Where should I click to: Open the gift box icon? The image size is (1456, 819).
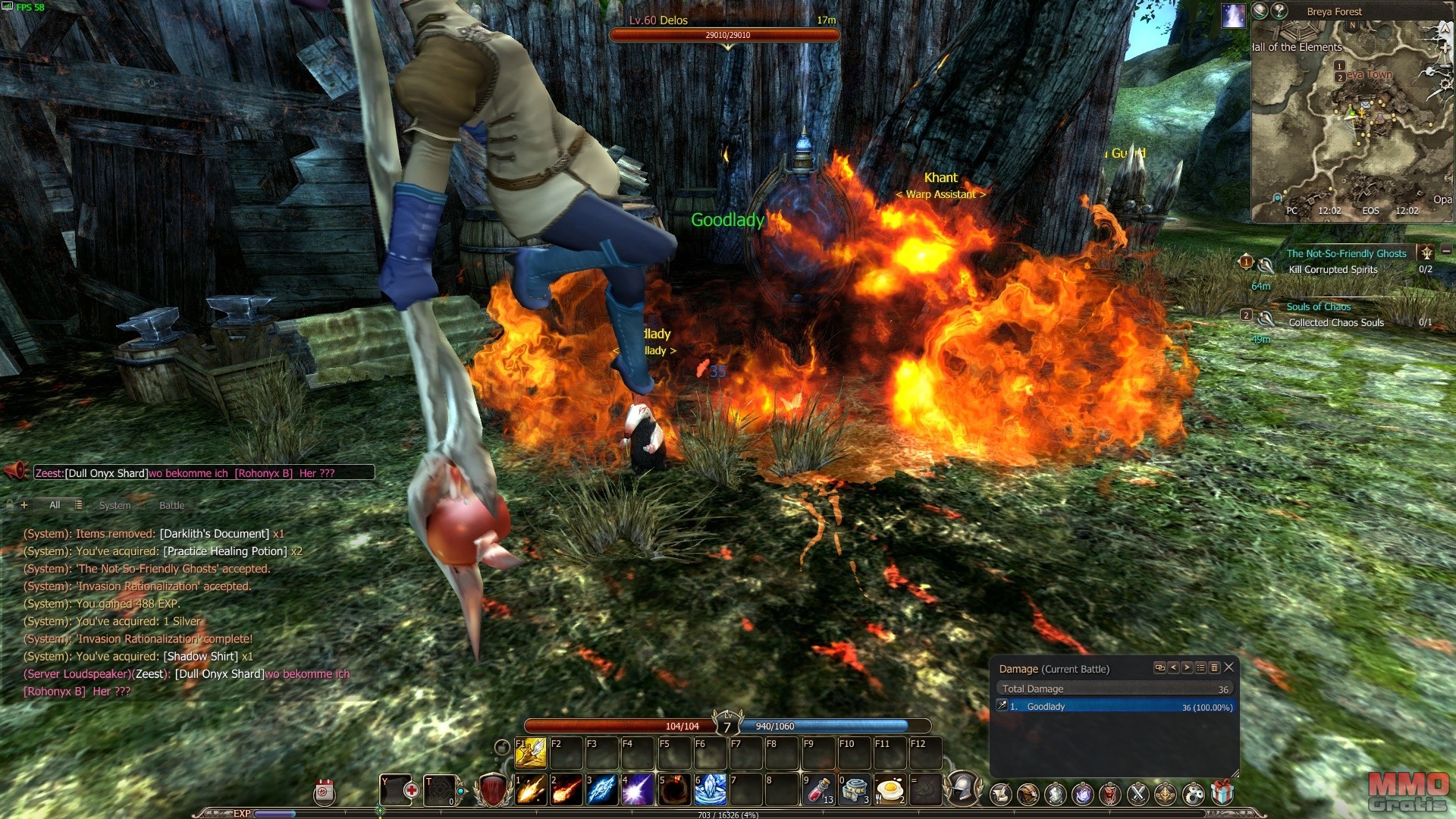point(1222,794)
